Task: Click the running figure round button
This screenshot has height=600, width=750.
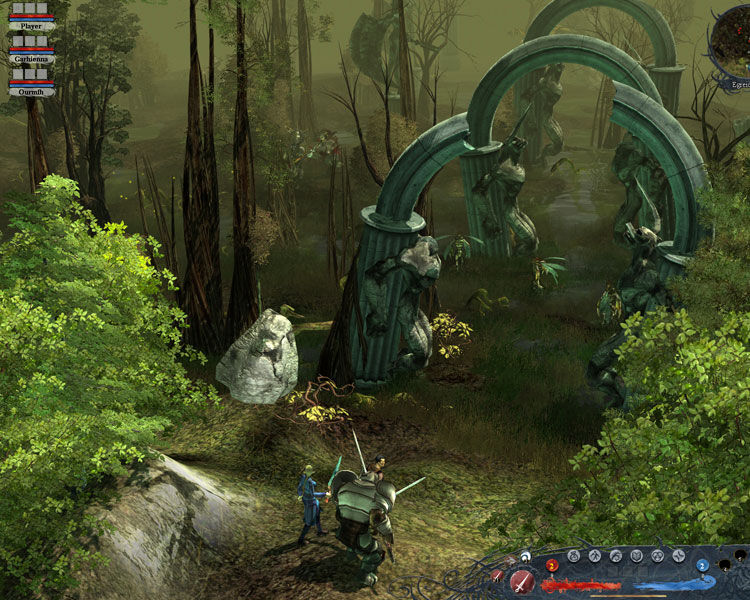Action: [x=595, y=556]
